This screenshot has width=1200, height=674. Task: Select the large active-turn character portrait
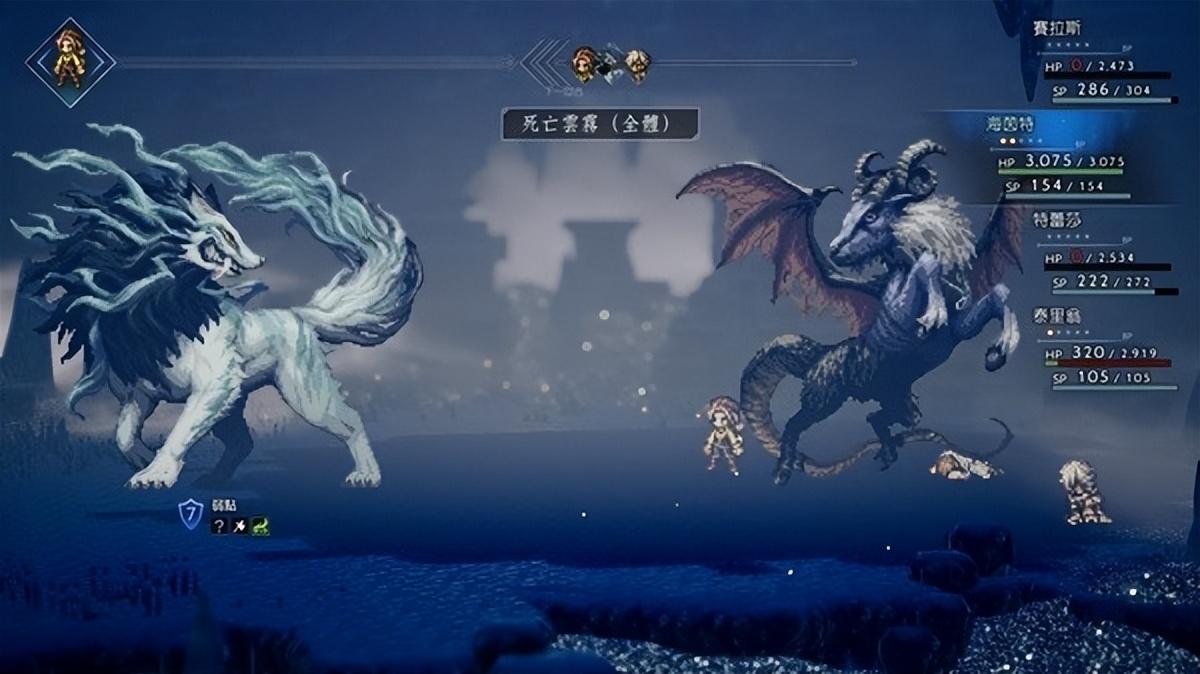click(x=70, y=62)
